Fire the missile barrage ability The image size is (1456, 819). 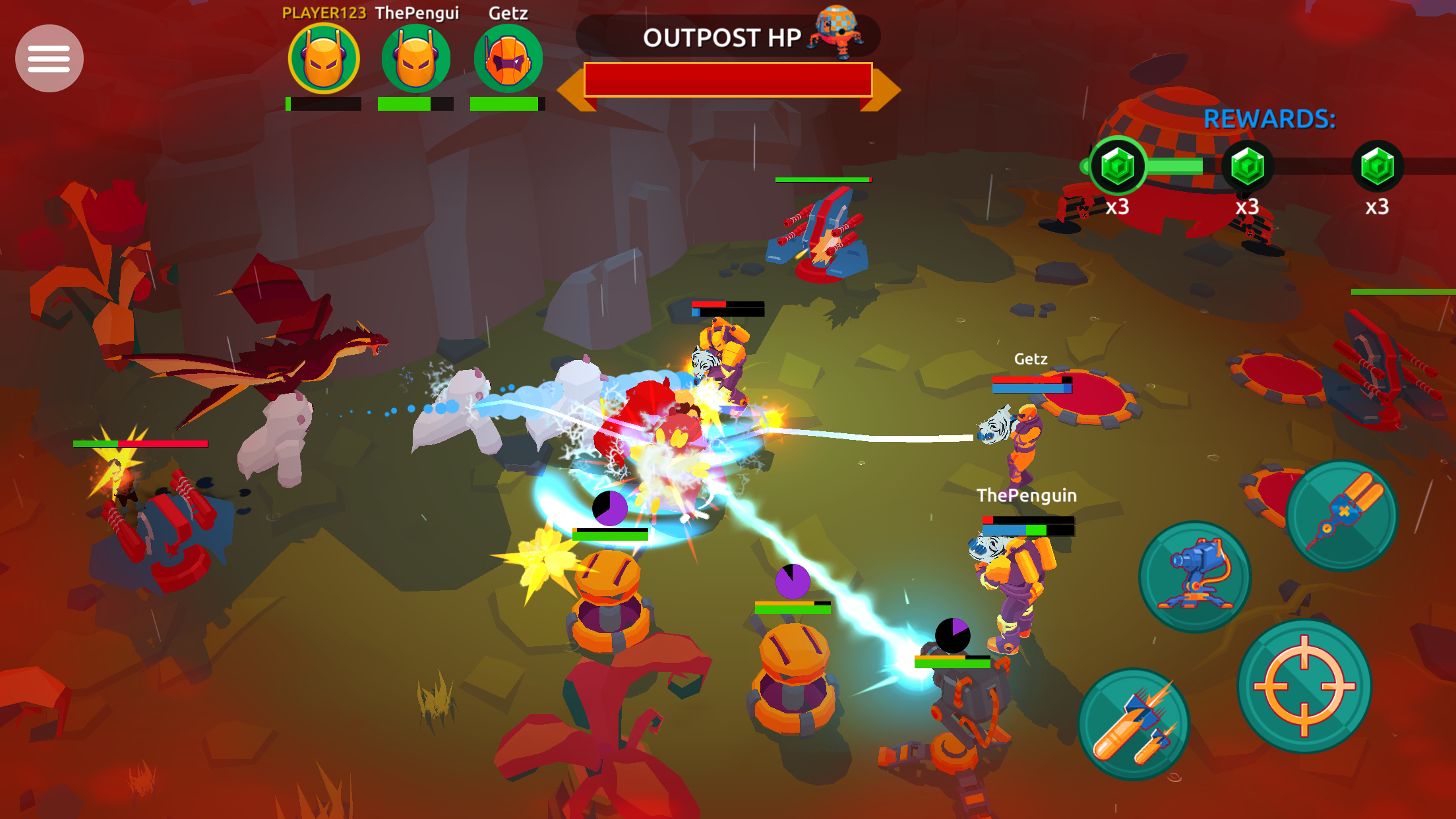1134,724
